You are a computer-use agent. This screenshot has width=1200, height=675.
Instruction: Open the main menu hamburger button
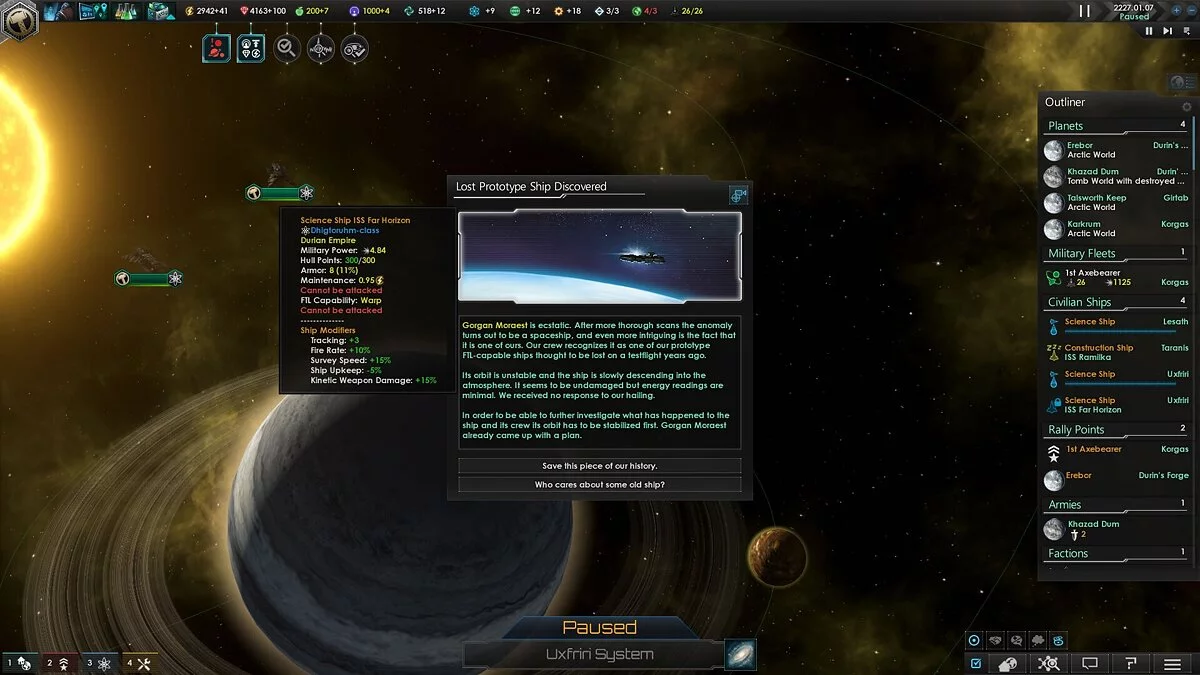click(1172, 663)
